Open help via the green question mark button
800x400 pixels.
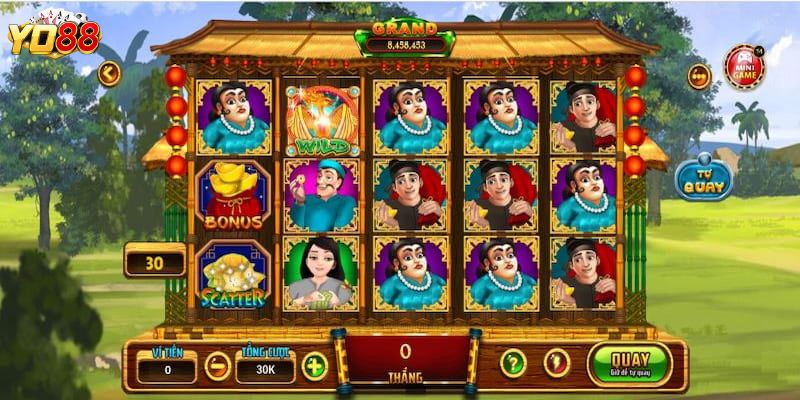512,363
